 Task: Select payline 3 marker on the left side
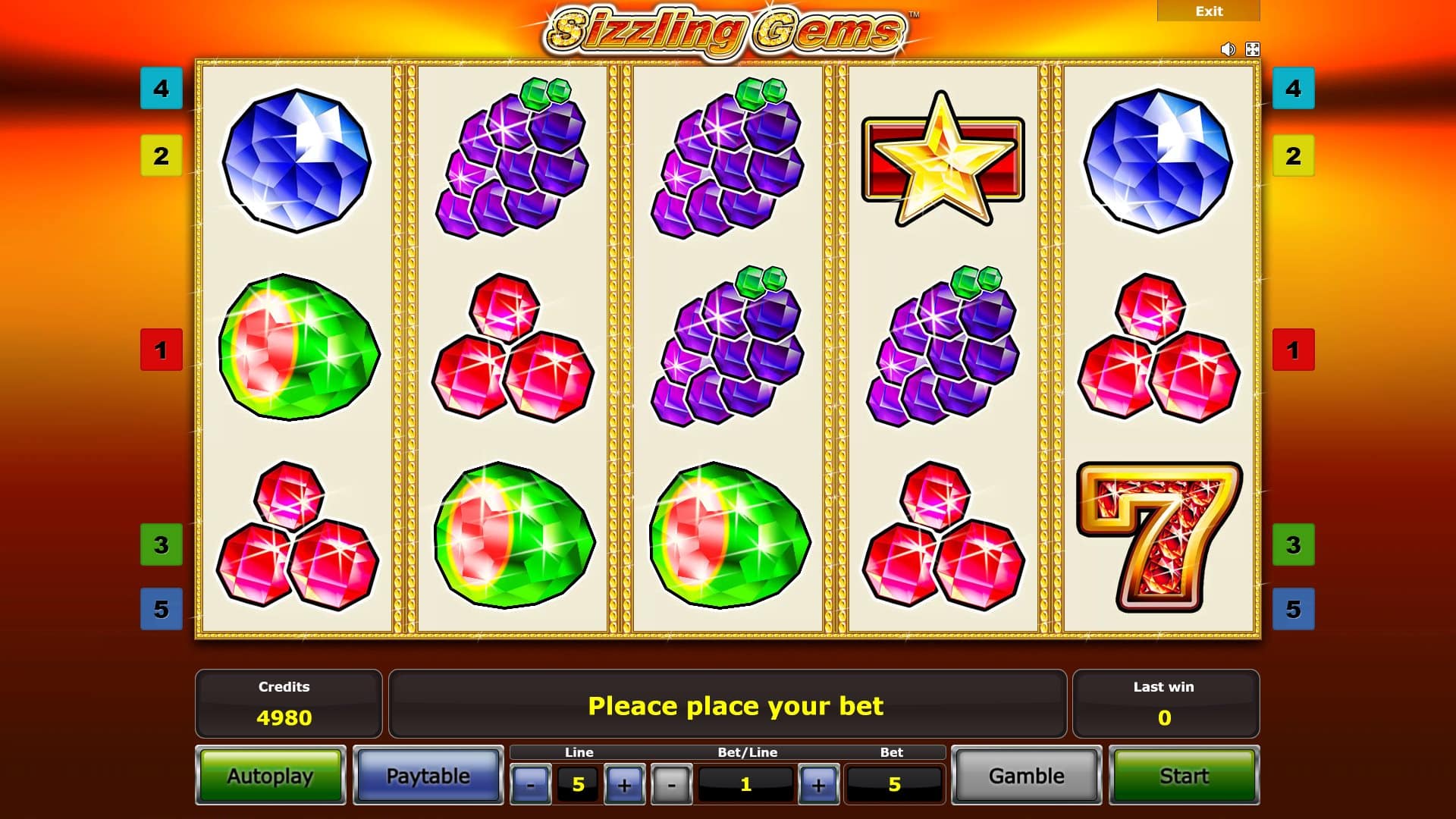(159, 544)
